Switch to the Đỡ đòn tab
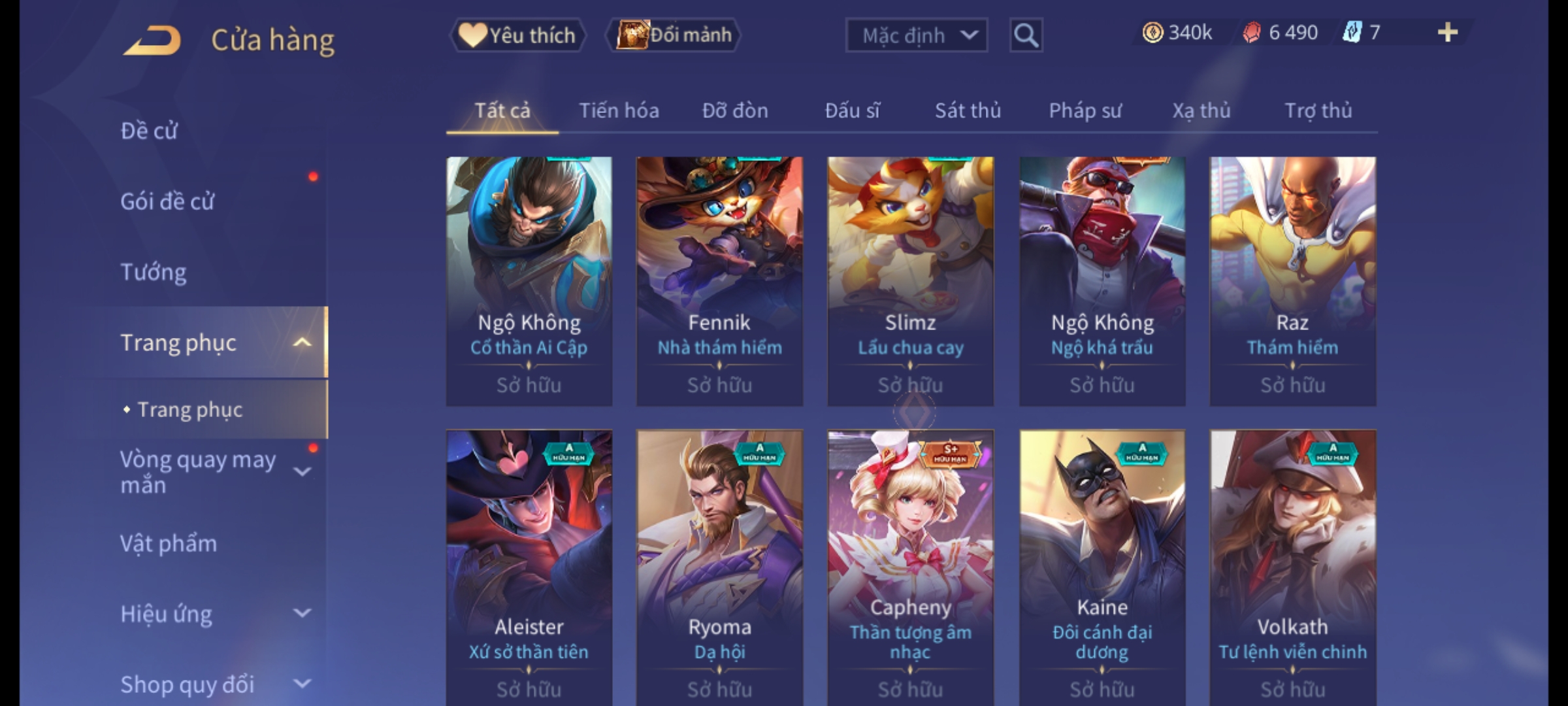This screenshot has width=1568, height=706. [x=735, y=111]
